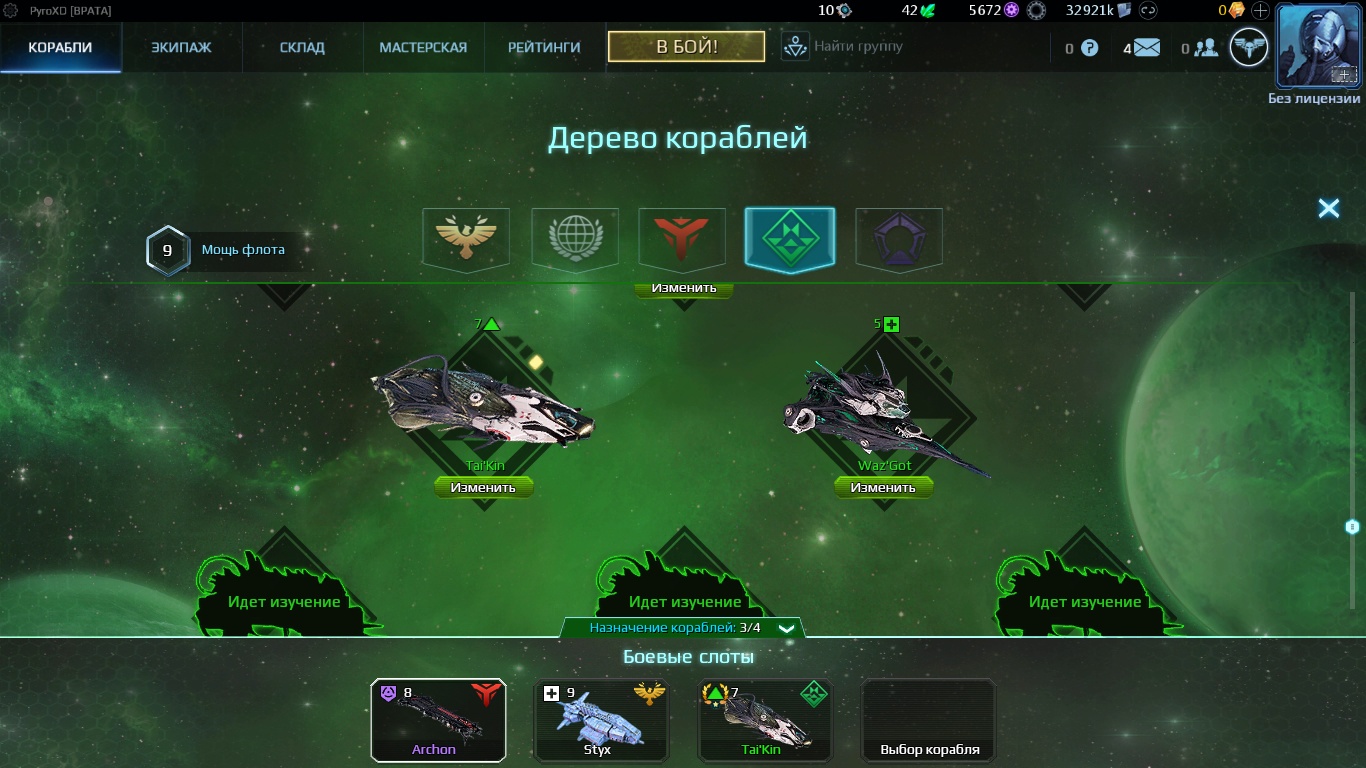The image size is (1366, 768).
Task: Click Изменить under the Tai'Kin ship
Action: 483,488
